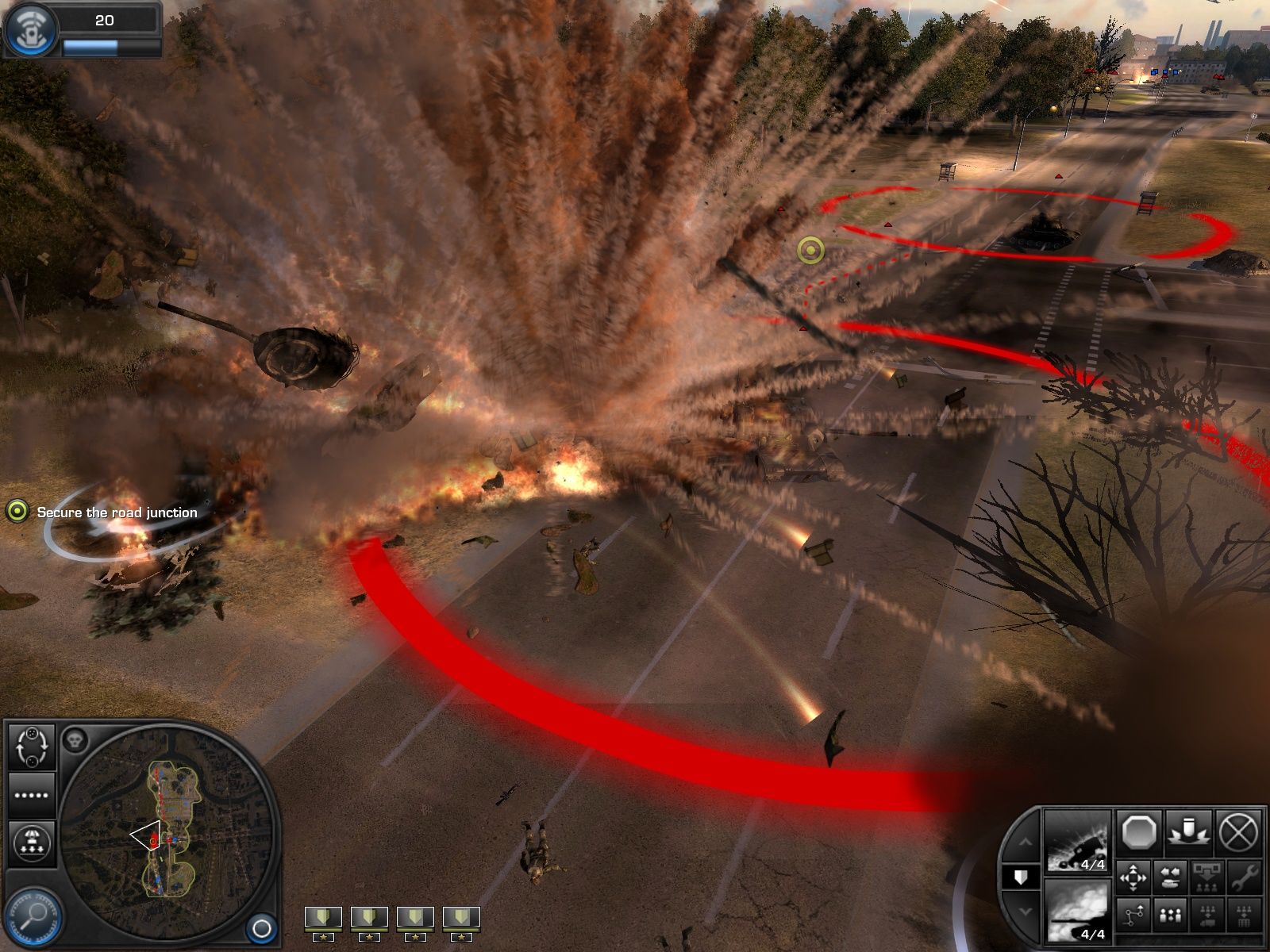Image resolution: width=1270 pixels, height=952 pixels.
Task: Toggle the unit cycle arrows beside the minimap
Action: 32,746
